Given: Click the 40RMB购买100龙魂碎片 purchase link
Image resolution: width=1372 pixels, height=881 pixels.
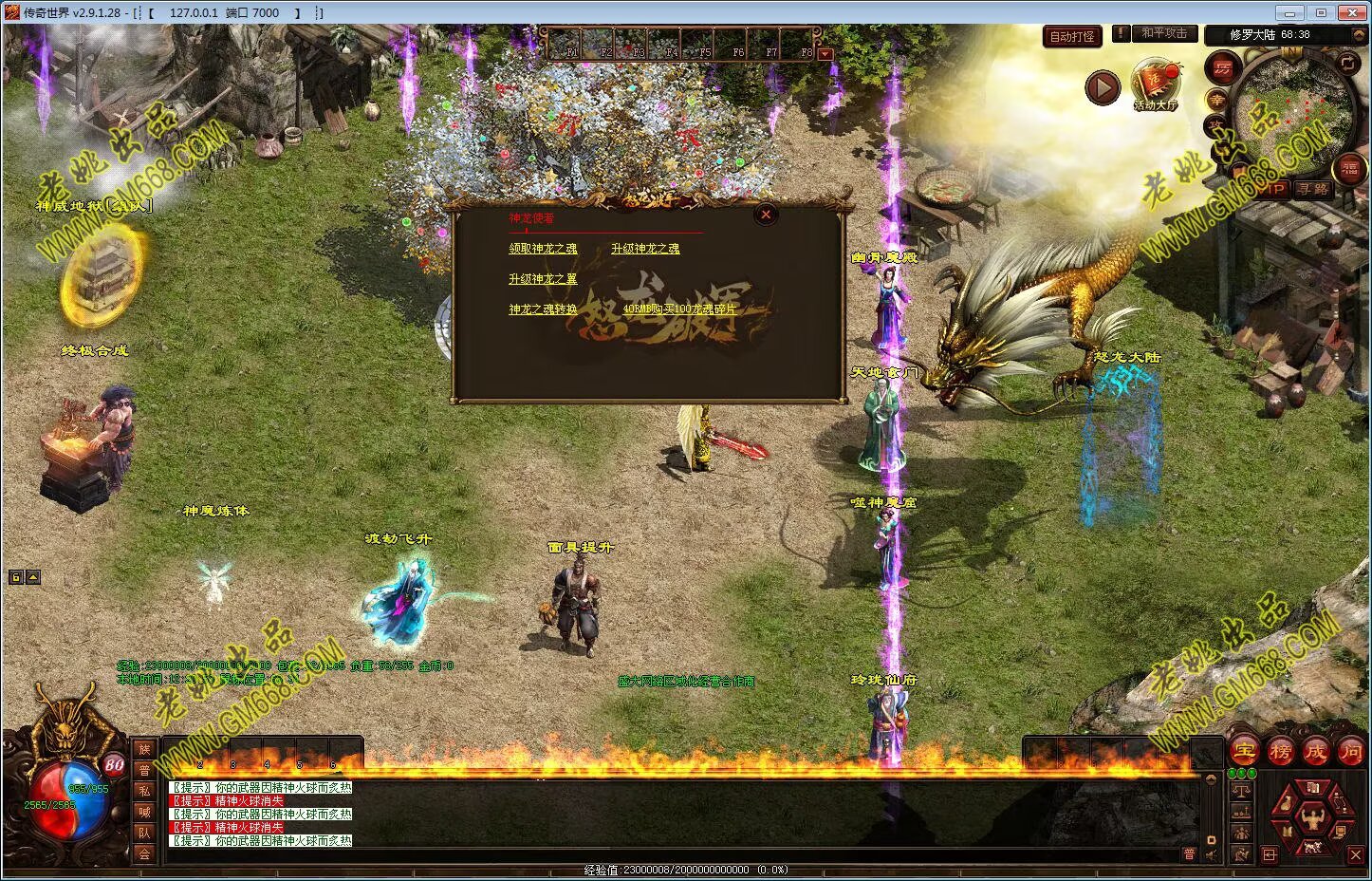Looking at the screenshot, I should click(679, 309).
